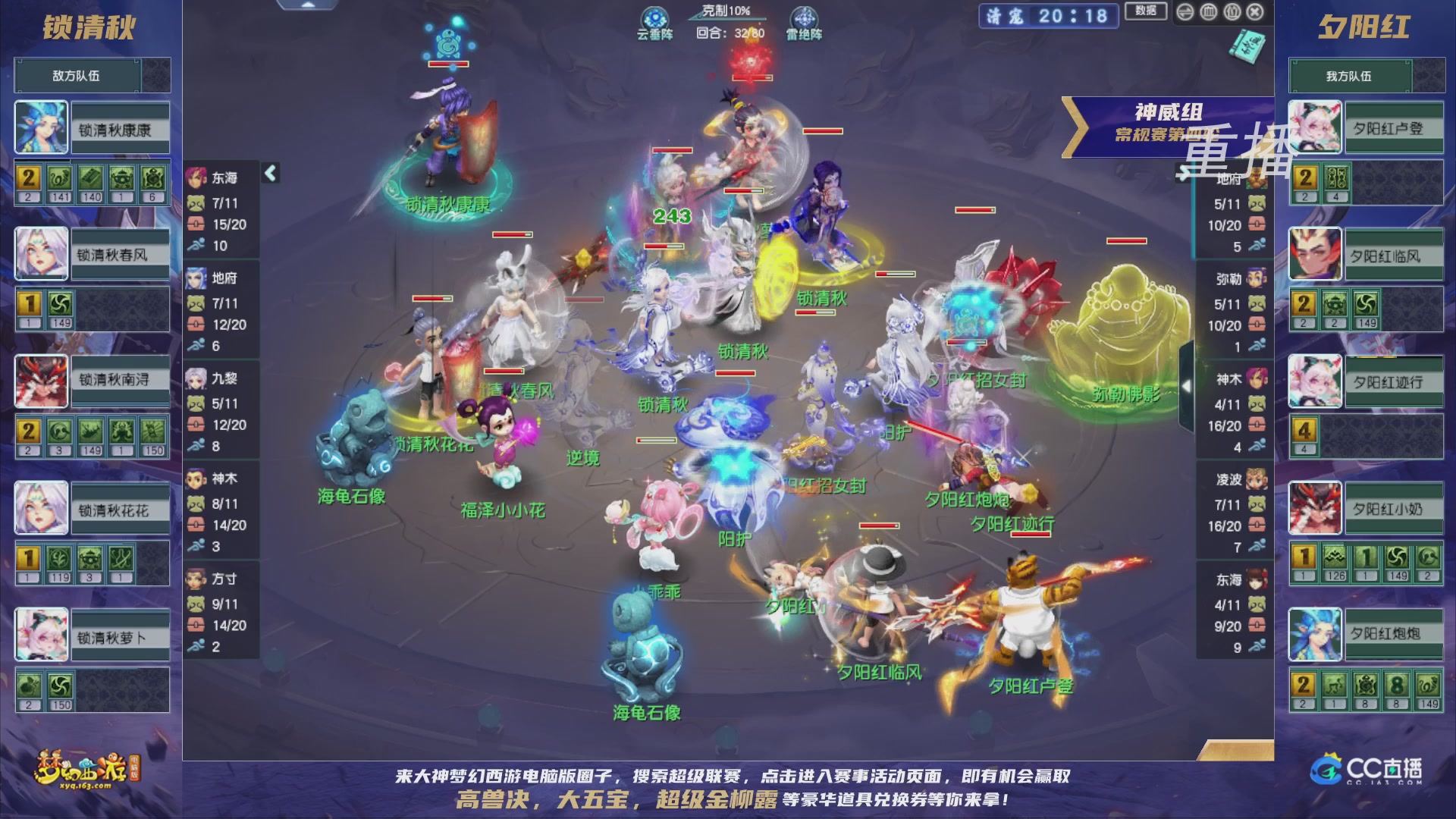Screen dimensions: 1456x819
Task: Select 锁清秋南浔's dragon portrait
Action: (x=42, y=381)
